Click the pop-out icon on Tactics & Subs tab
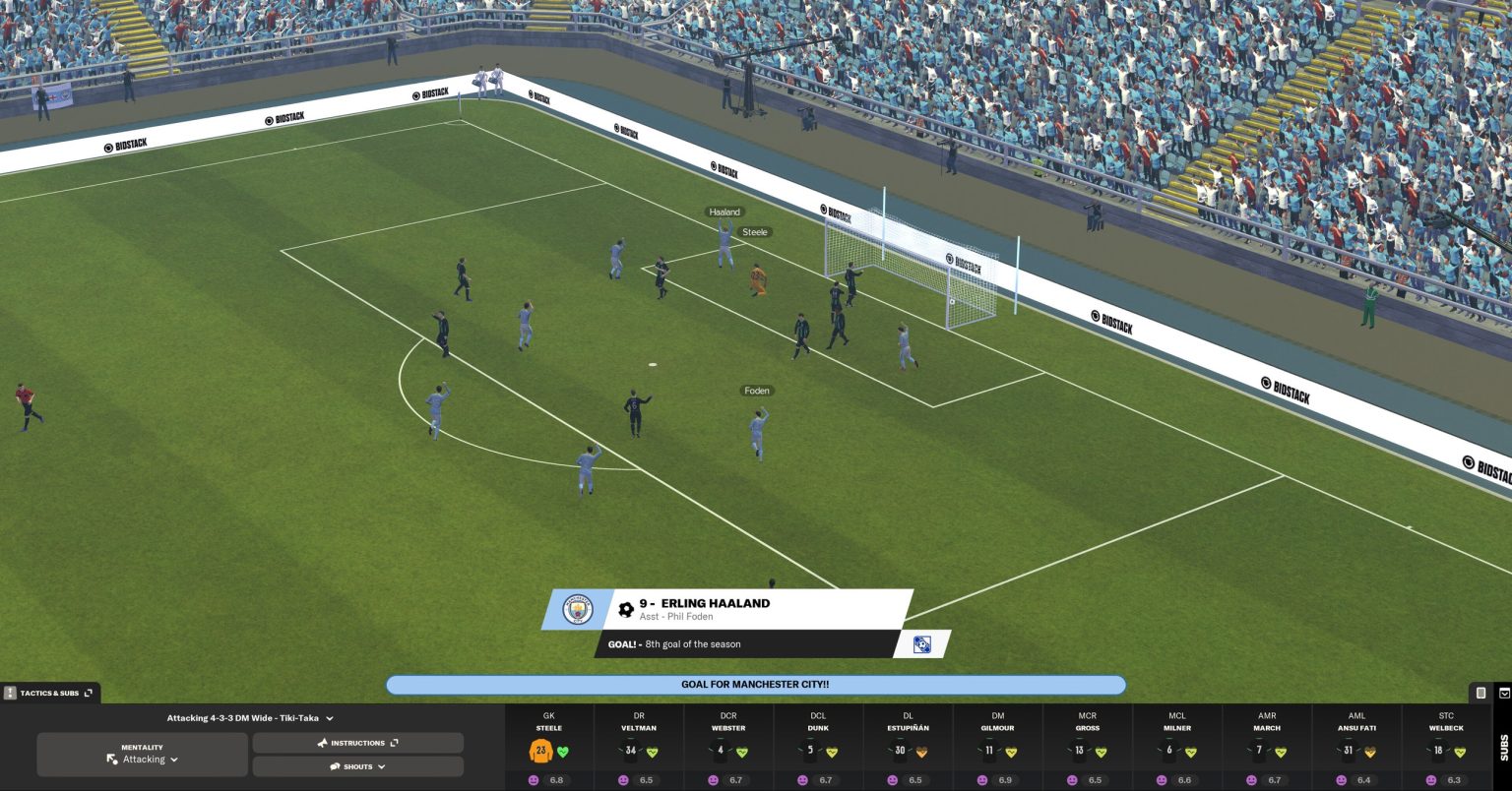This screenshot has width=1512, height=791. (x=88, y=693)
